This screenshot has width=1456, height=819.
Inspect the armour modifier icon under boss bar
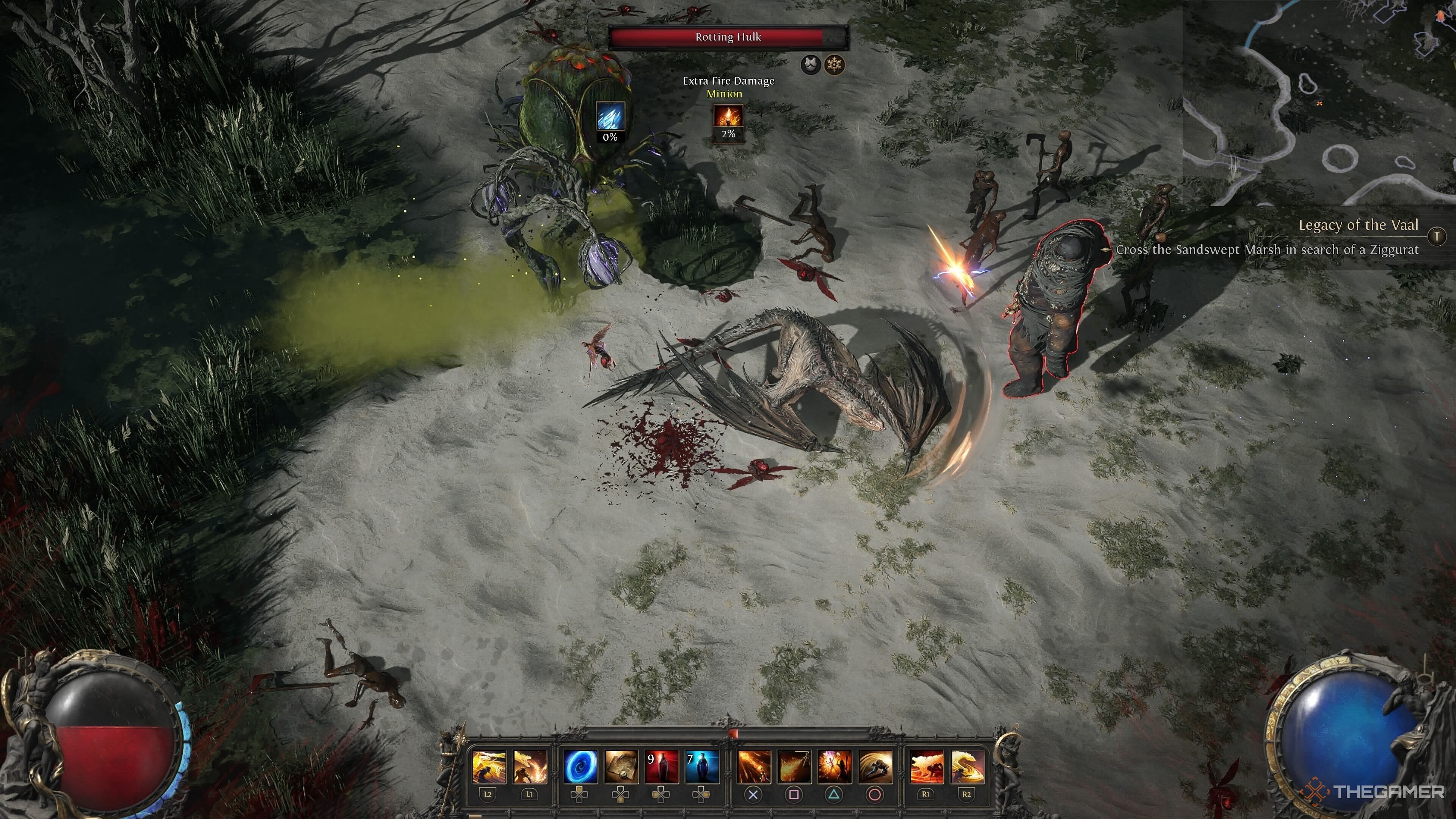(x=811, y=65)
